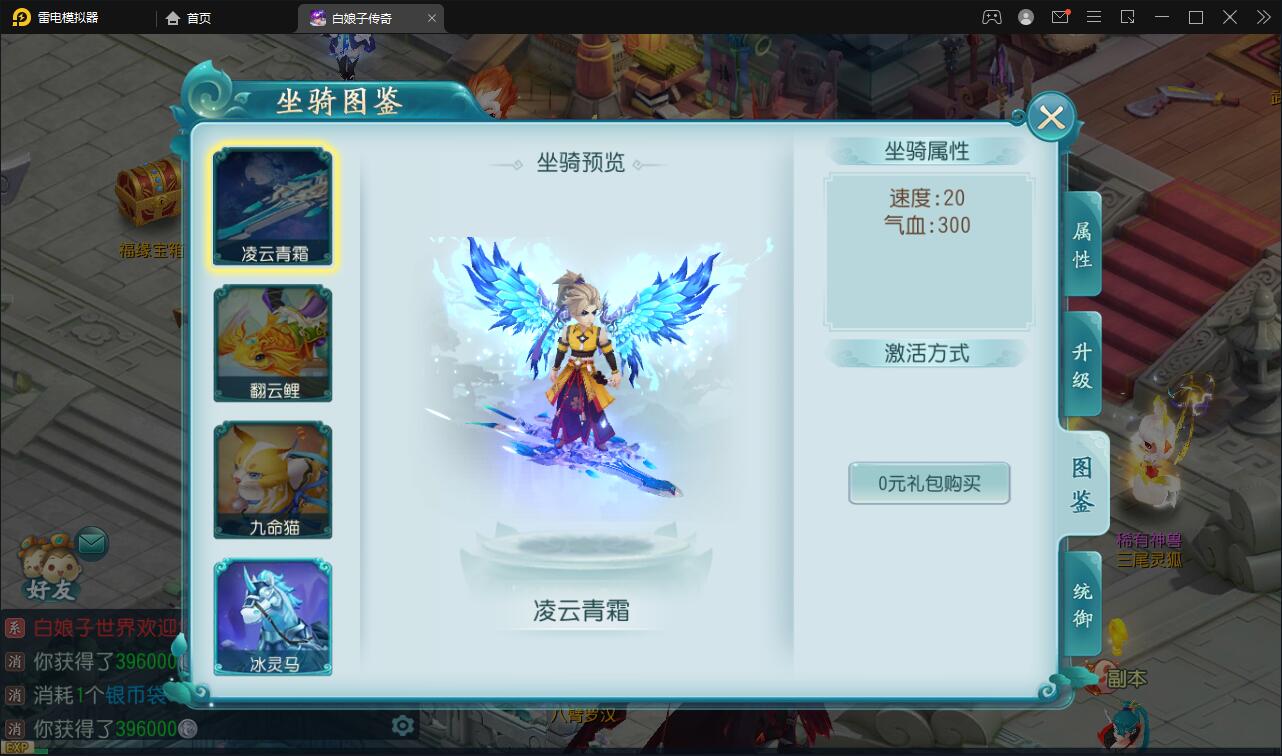
Task: Go to the 首页 emulator home tab
Action: point(188,17)
